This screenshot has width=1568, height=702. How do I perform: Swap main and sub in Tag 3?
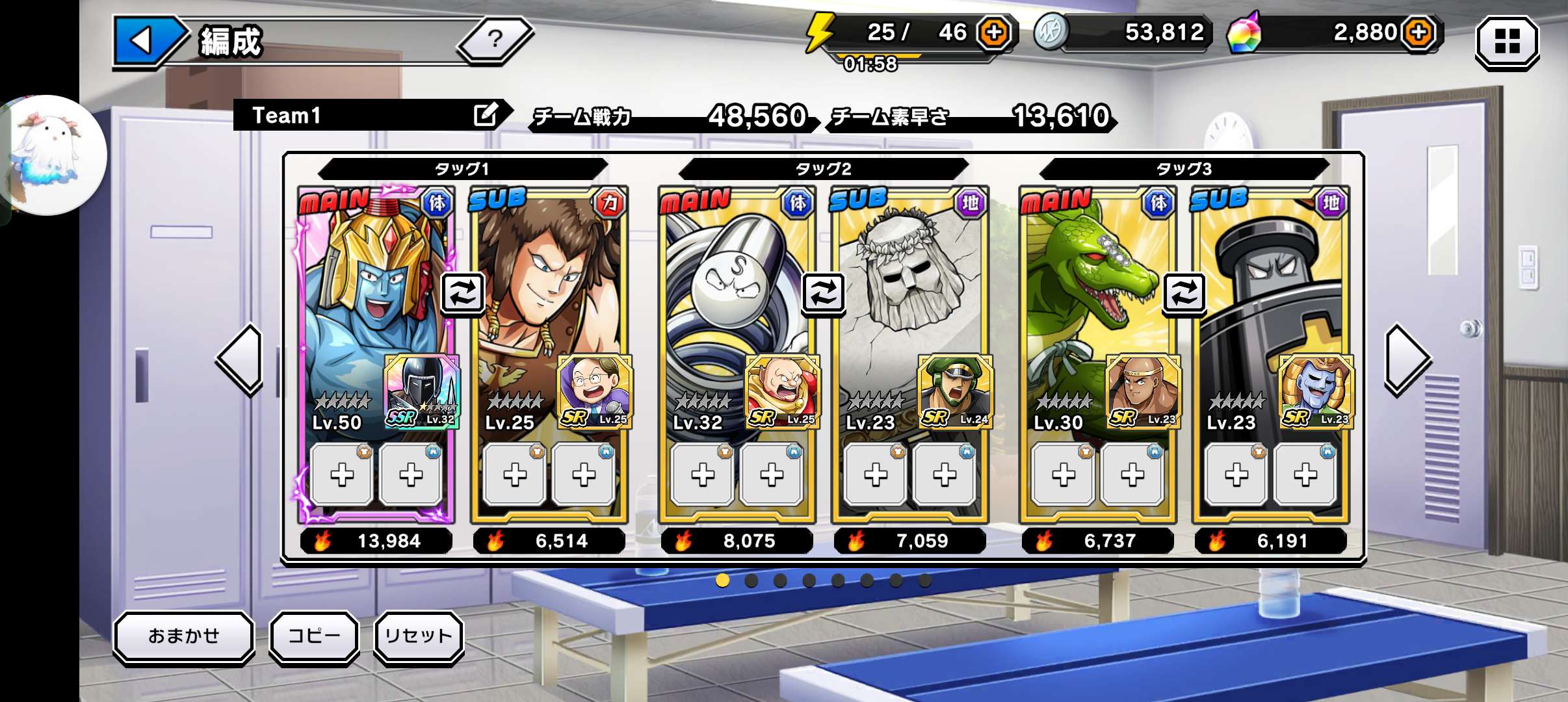[x=1184, y=293]
